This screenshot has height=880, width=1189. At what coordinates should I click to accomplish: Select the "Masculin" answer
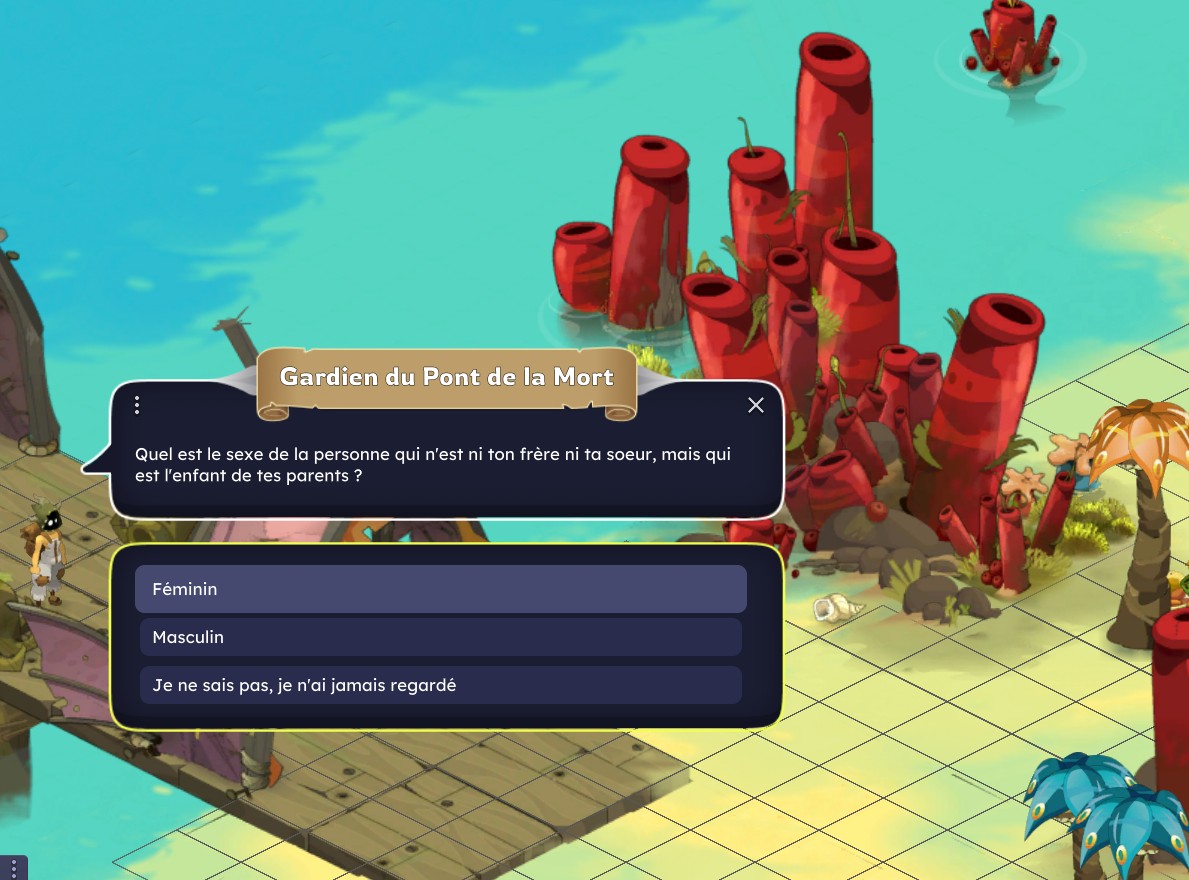(x=440, y=637)
